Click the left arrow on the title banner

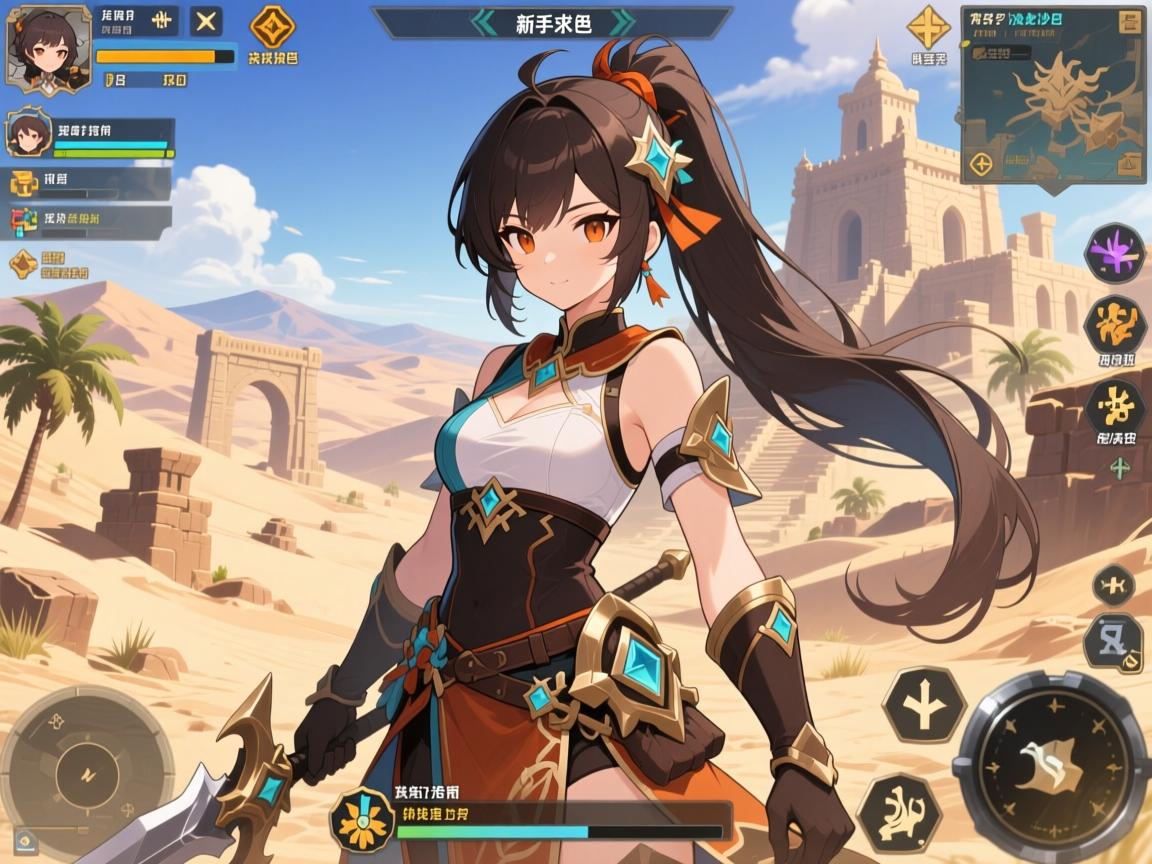pos(484,23)
